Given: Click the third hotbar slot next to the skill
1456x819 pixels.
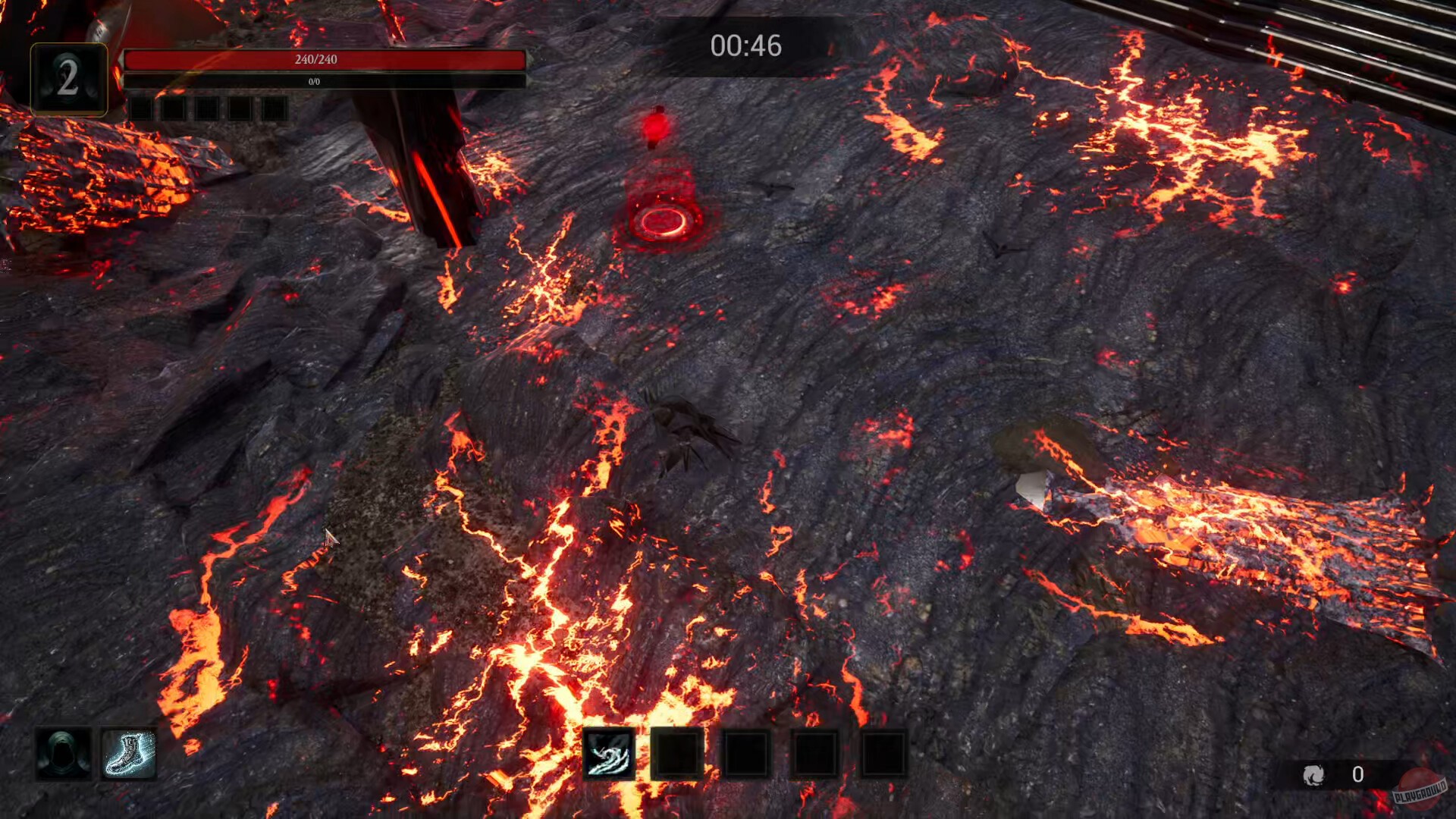Looking at the screenshot, I should (x=747, y=755).
